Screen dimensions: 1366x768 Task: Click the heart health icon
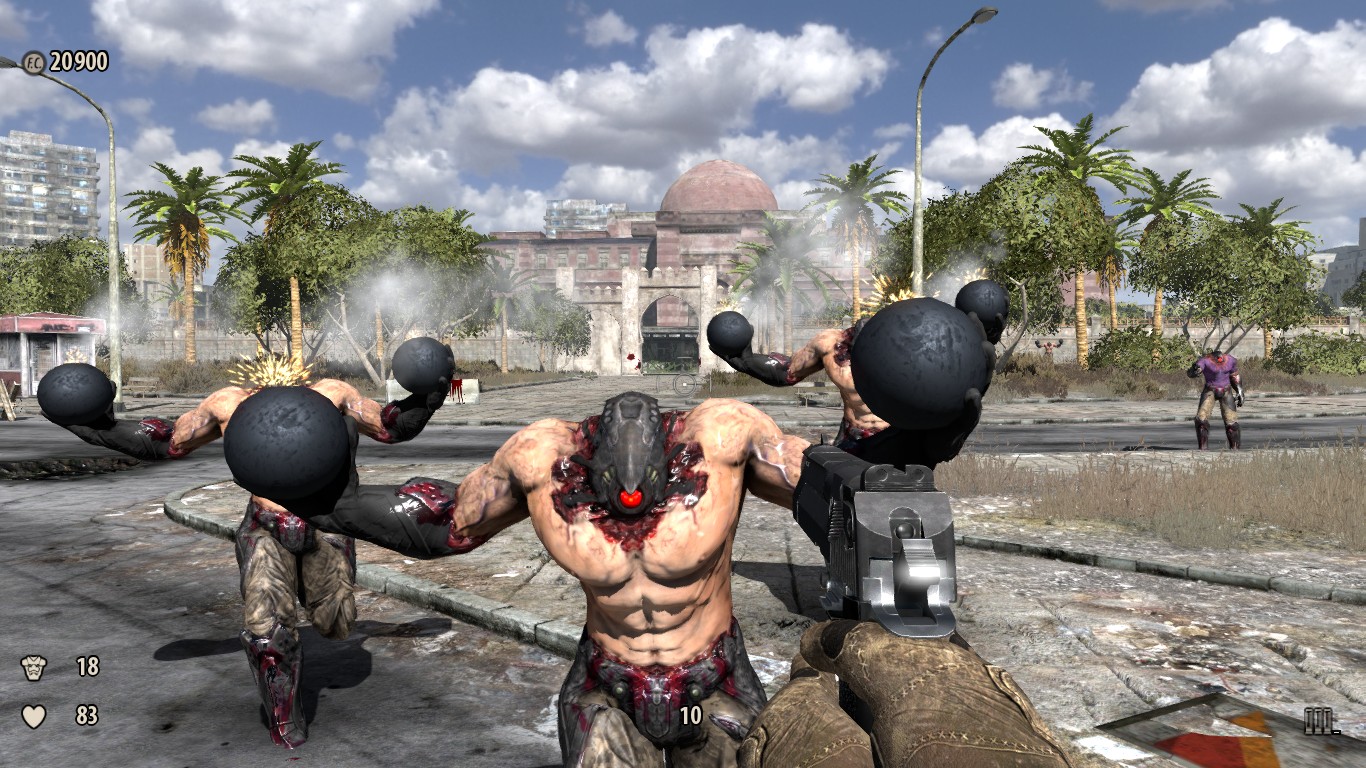[34, 716]
